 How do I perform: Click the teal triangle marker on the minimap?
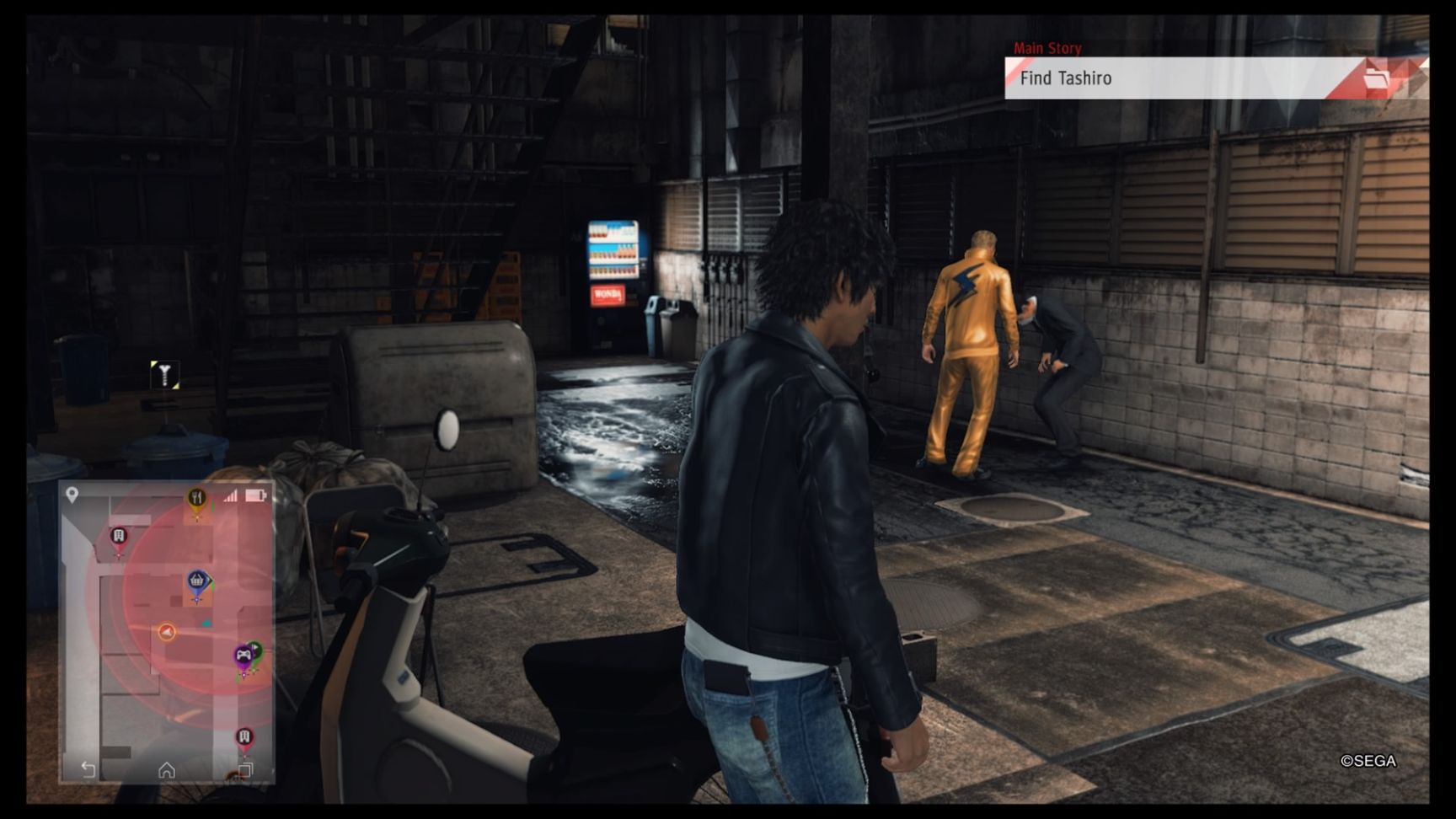206,621
